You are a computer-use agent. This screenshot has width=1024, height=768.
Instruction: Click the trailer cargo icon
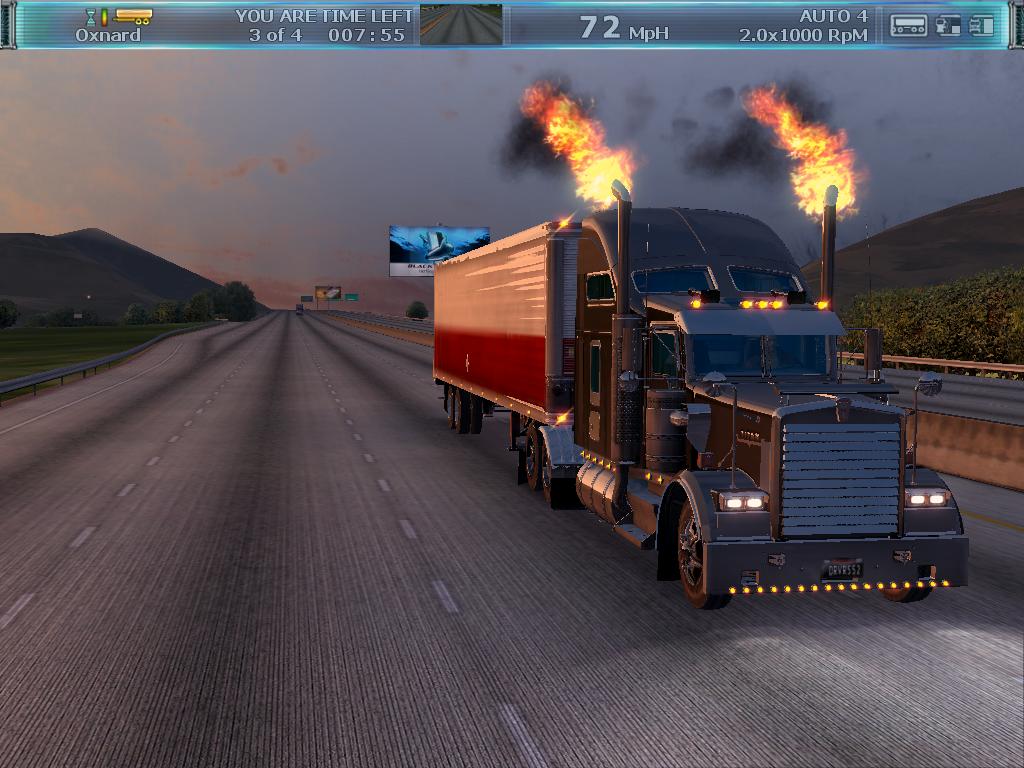[x=134, y=16]
